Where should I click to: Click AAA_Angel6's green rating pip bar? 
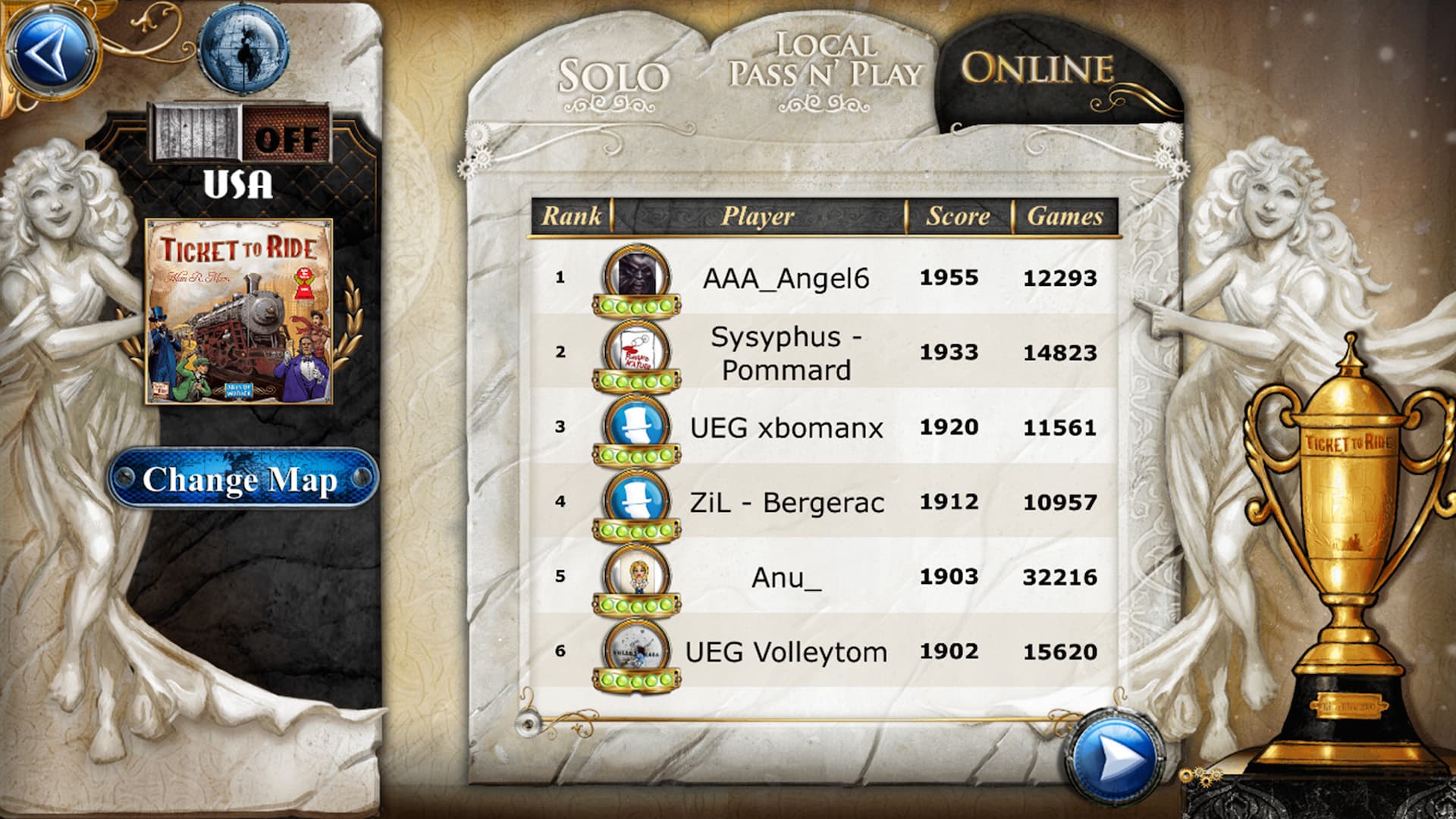635,305
